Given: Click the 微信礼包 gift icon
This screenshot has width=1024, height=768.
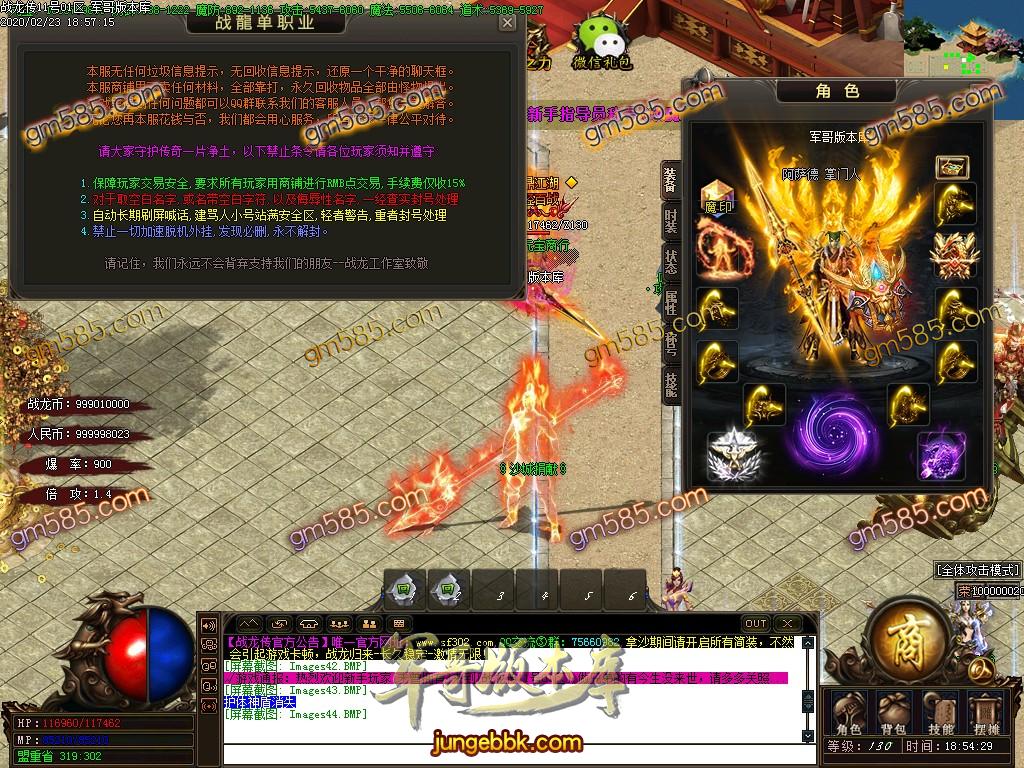Looking at the screenshot, I should (601, 40).
